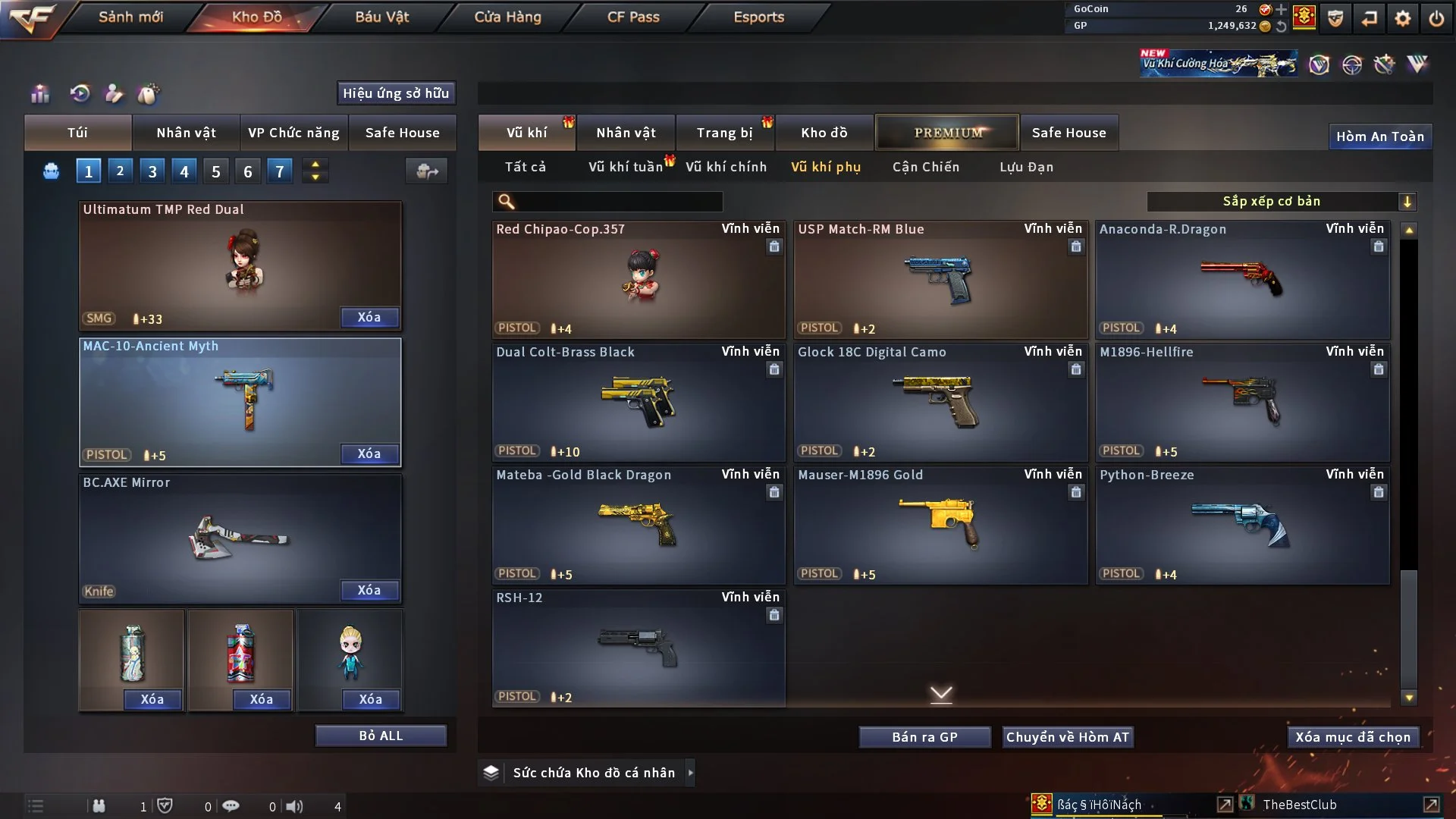Click the Bán ra GP button

point(924,736)
